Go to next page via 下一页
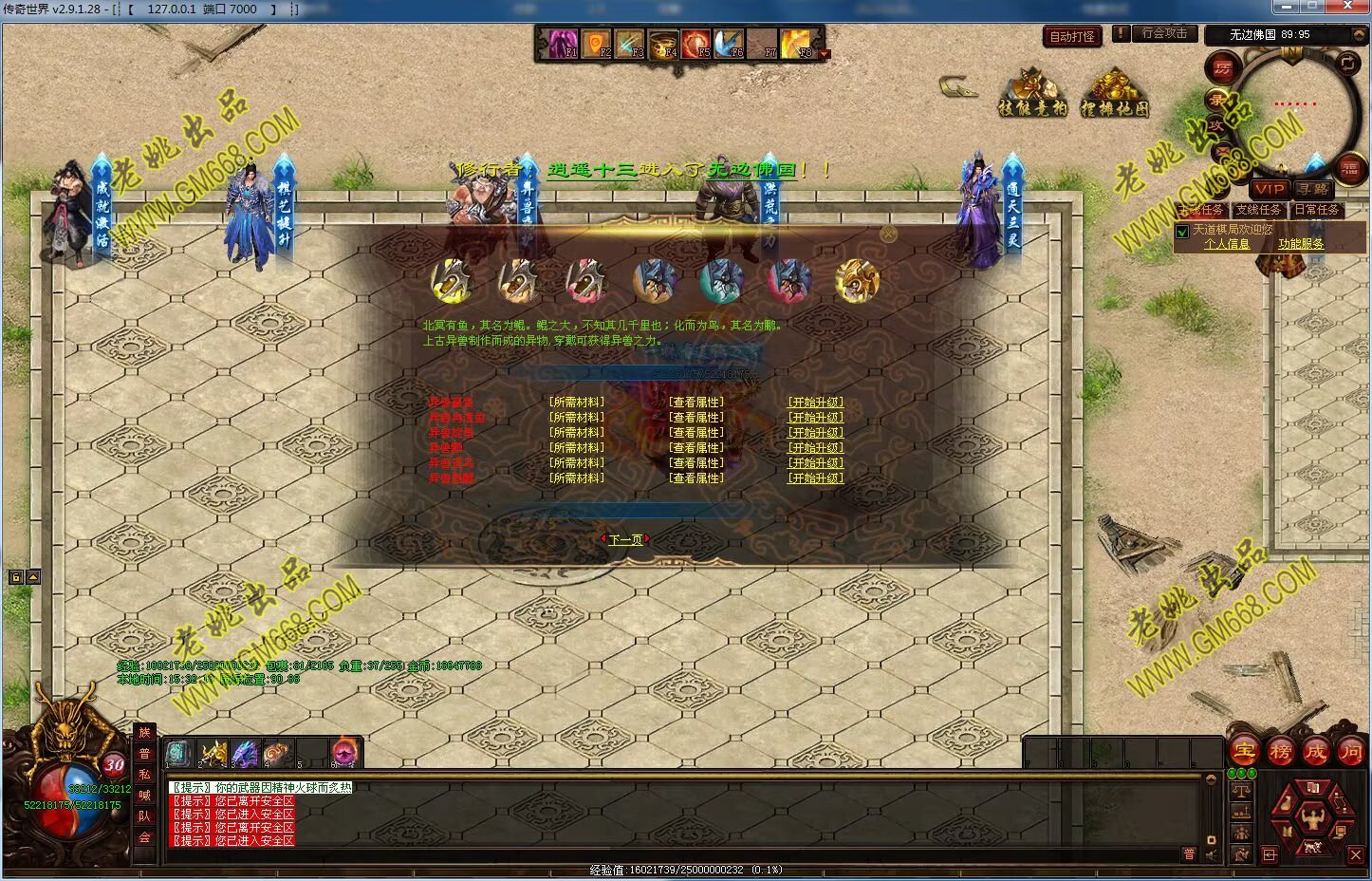This screenshot has height=881, width=1372. click(x=625, y=539)
